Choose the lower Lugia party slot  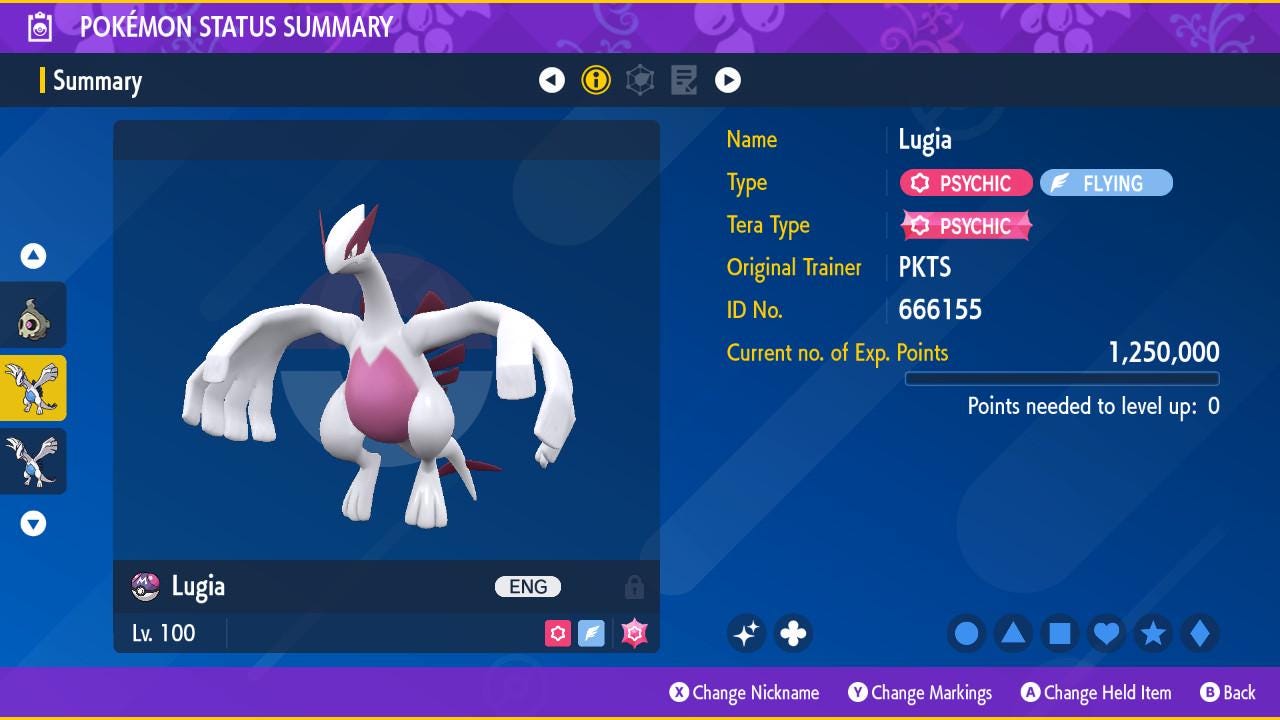pos(33,461)
